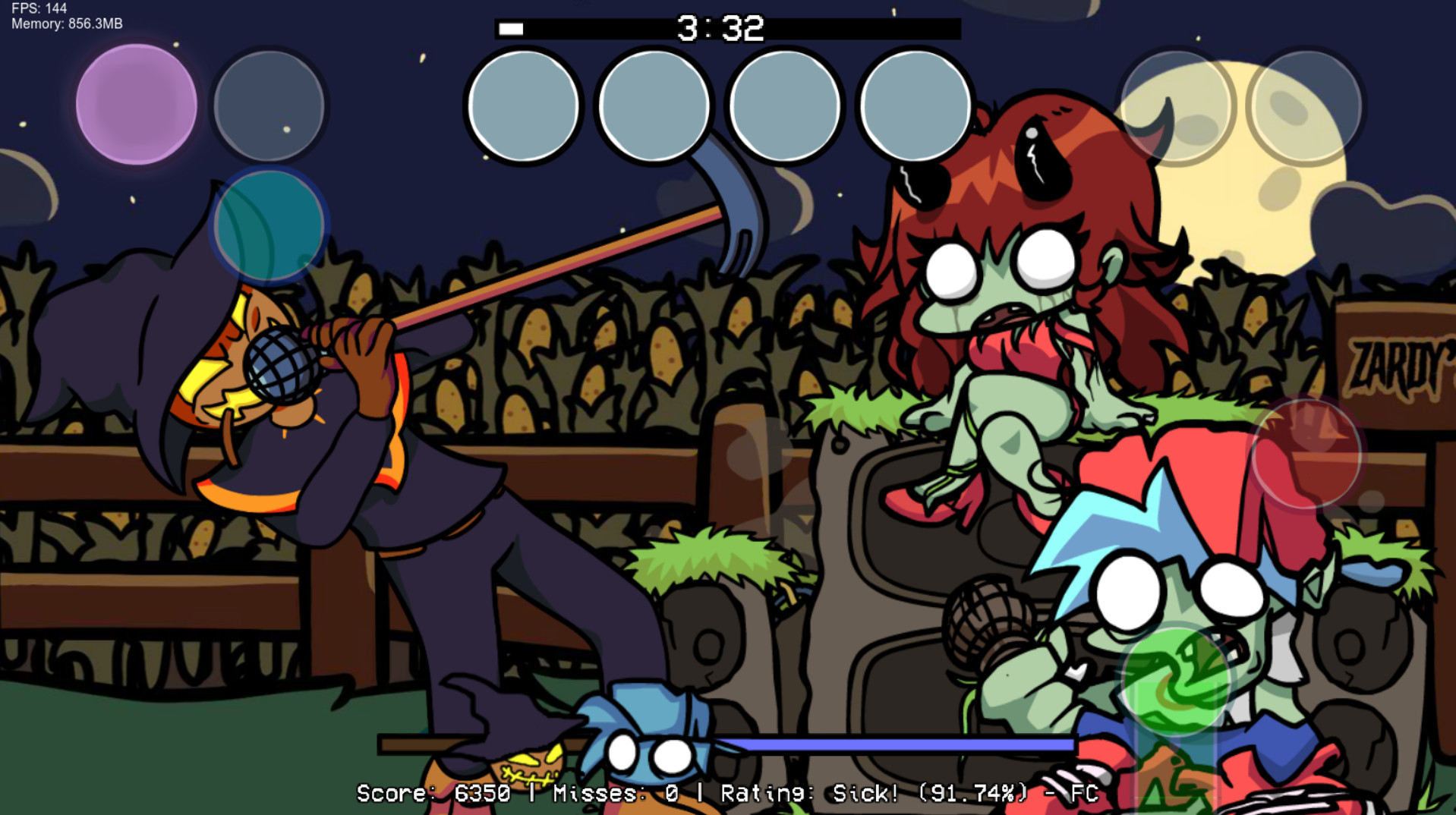
Task: Click the white progress marker on the timer bar
Action: (510, 30)
